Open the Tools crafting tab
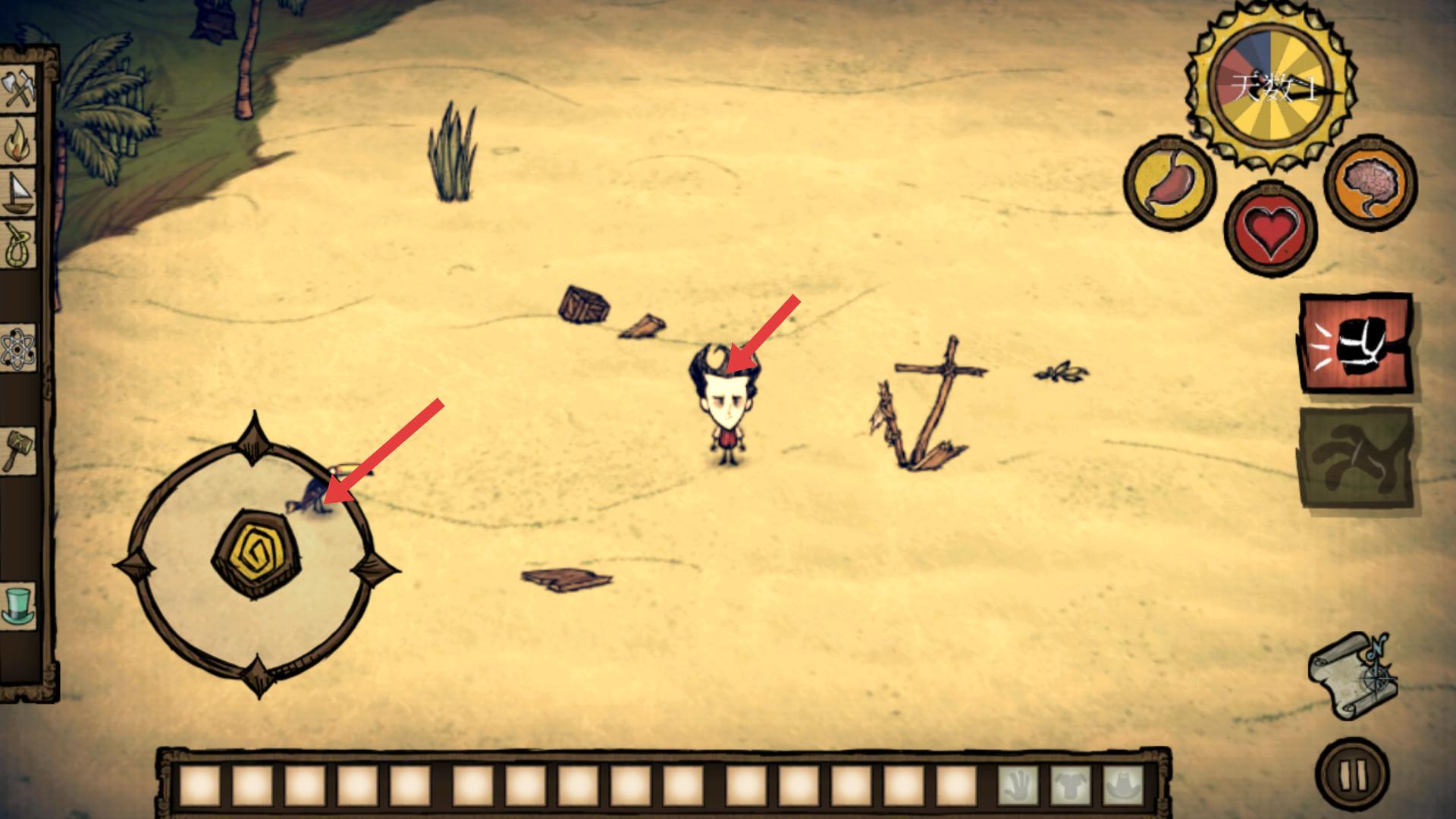The height and width of the screenshot is (819, 1456). coord(19,90)
